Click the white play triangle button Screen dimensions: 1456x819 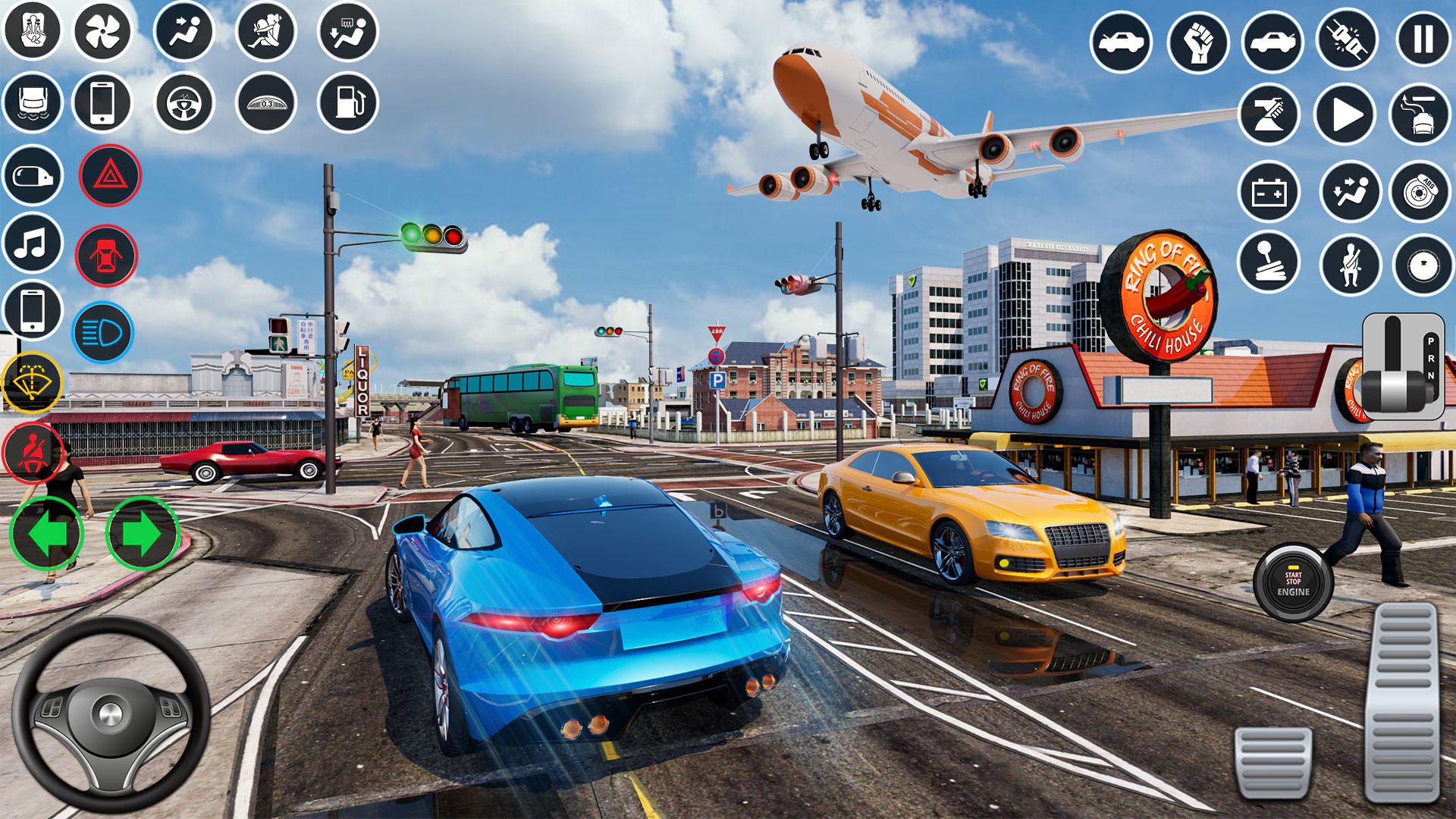coord(1345,115)
